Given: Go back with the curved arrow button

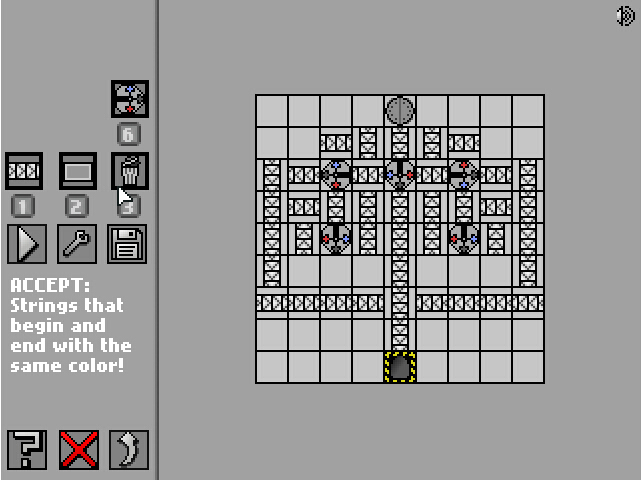Looking at the screenshot, I should coord(129,450).
